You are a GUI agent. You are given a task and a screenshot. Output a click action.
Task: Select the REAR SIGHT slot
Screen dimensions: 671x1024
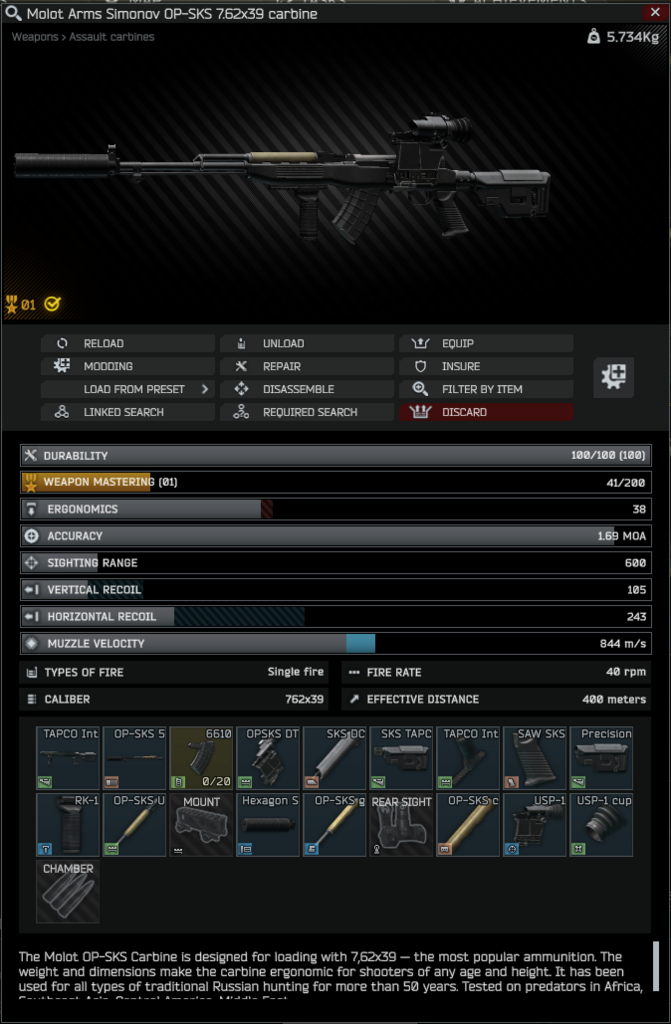click(x=402, y=825)
